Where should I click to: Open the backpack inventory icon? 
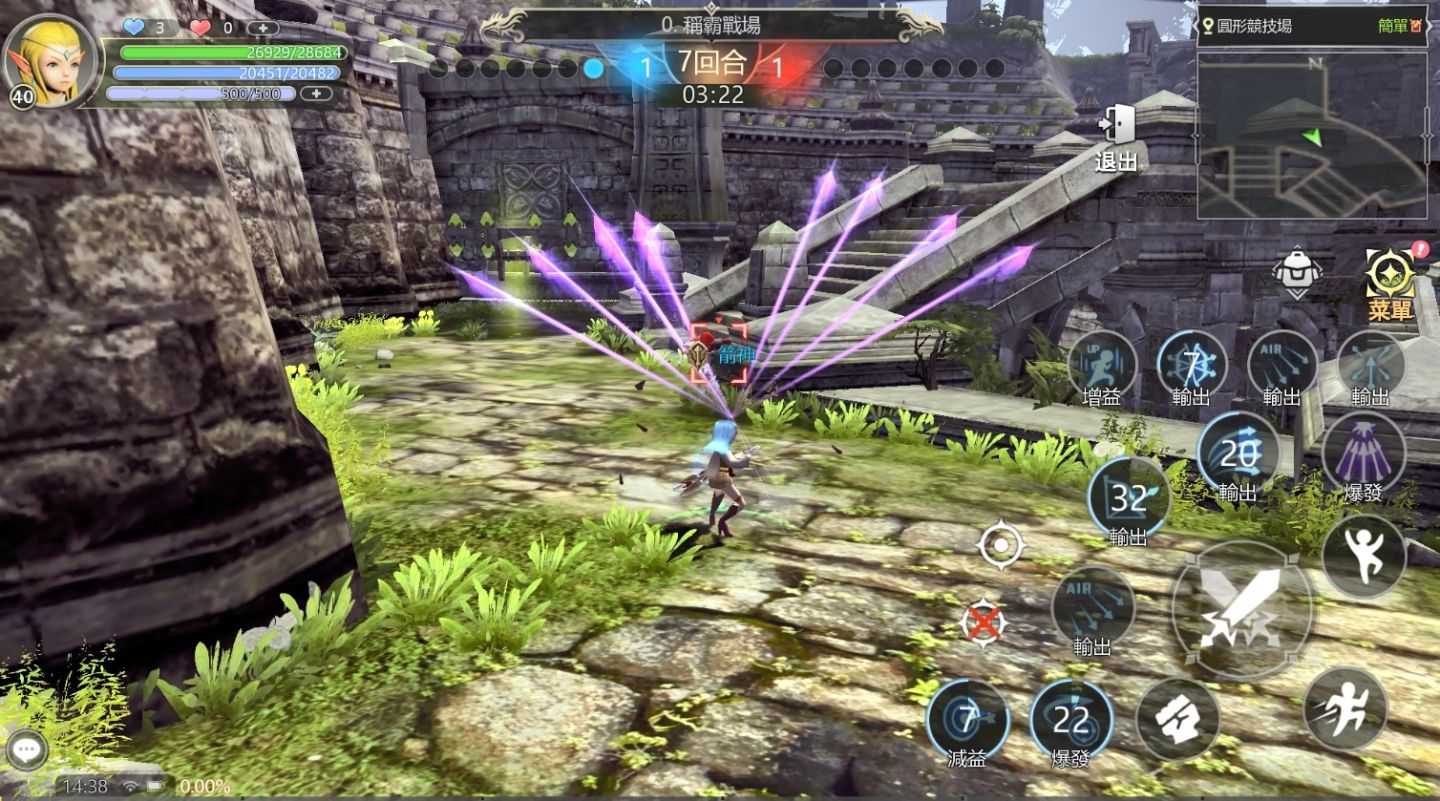[1298, 272]
